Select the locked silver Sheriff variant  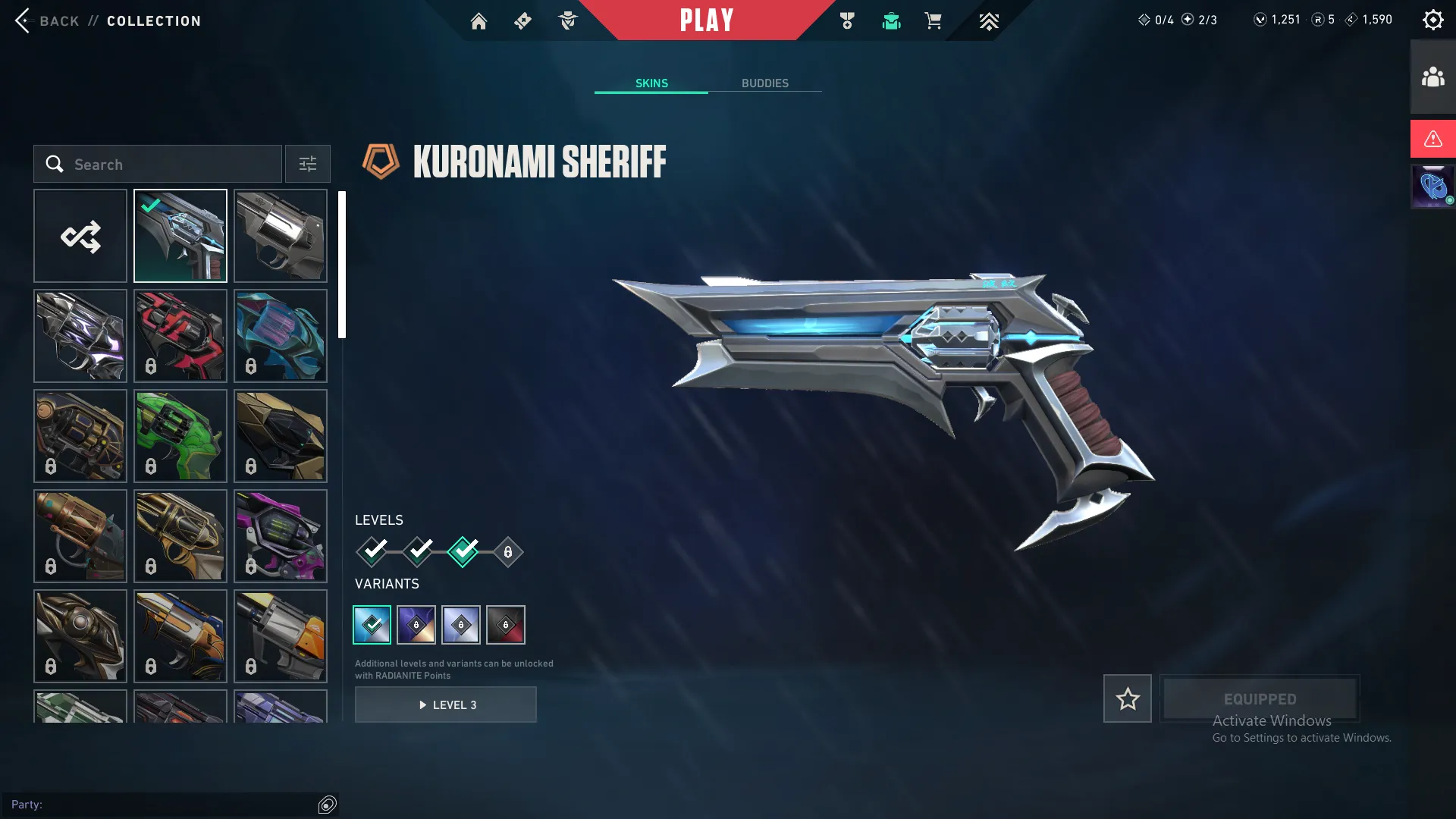coord(461,624)
